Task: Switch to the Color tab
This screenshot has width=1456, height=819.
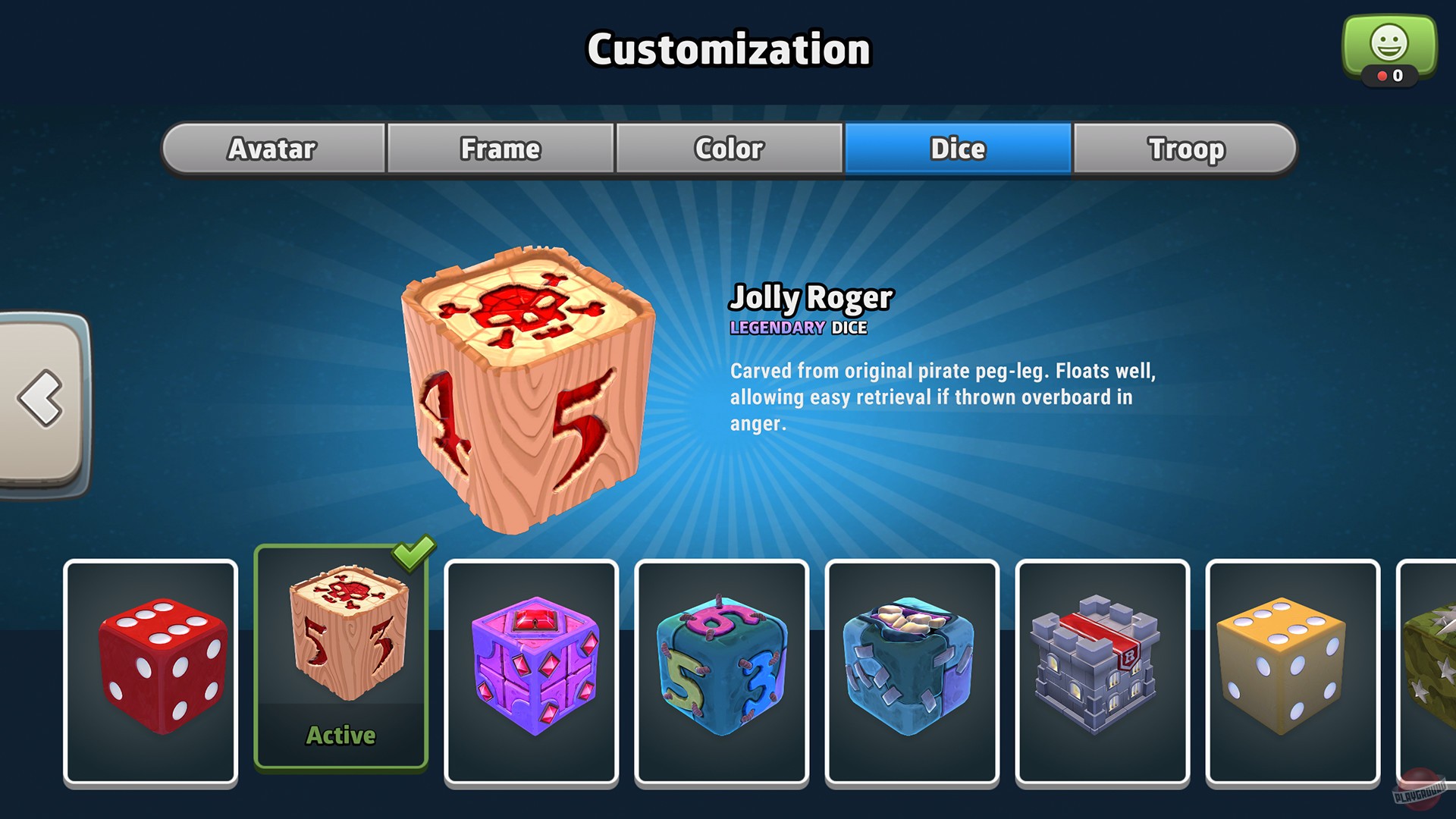Action: coord(727,149)
